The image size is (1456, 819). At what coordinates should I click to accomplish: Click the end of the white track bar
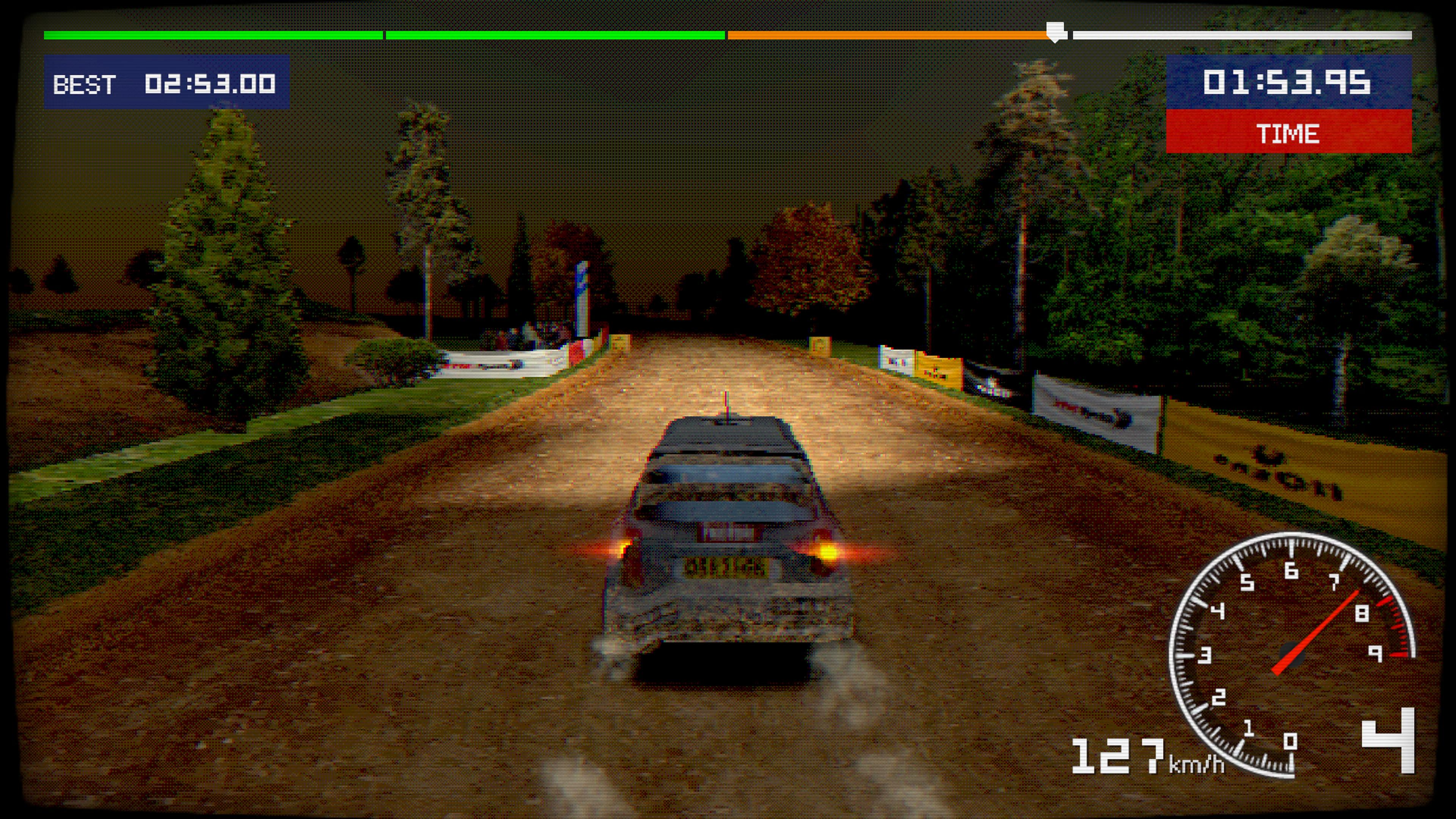coord(1407,35)
